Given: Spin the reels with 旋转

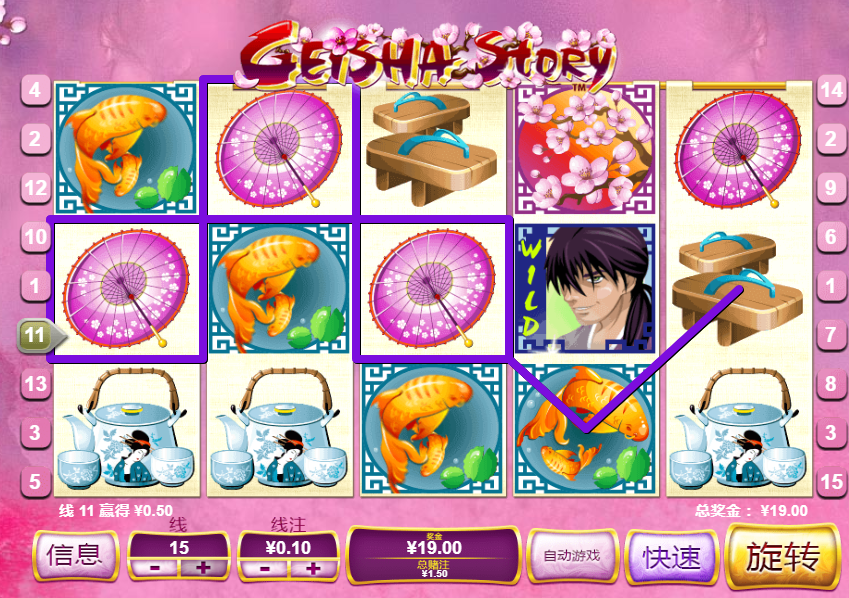Looking at the screenshot, I should pos(784,557).
